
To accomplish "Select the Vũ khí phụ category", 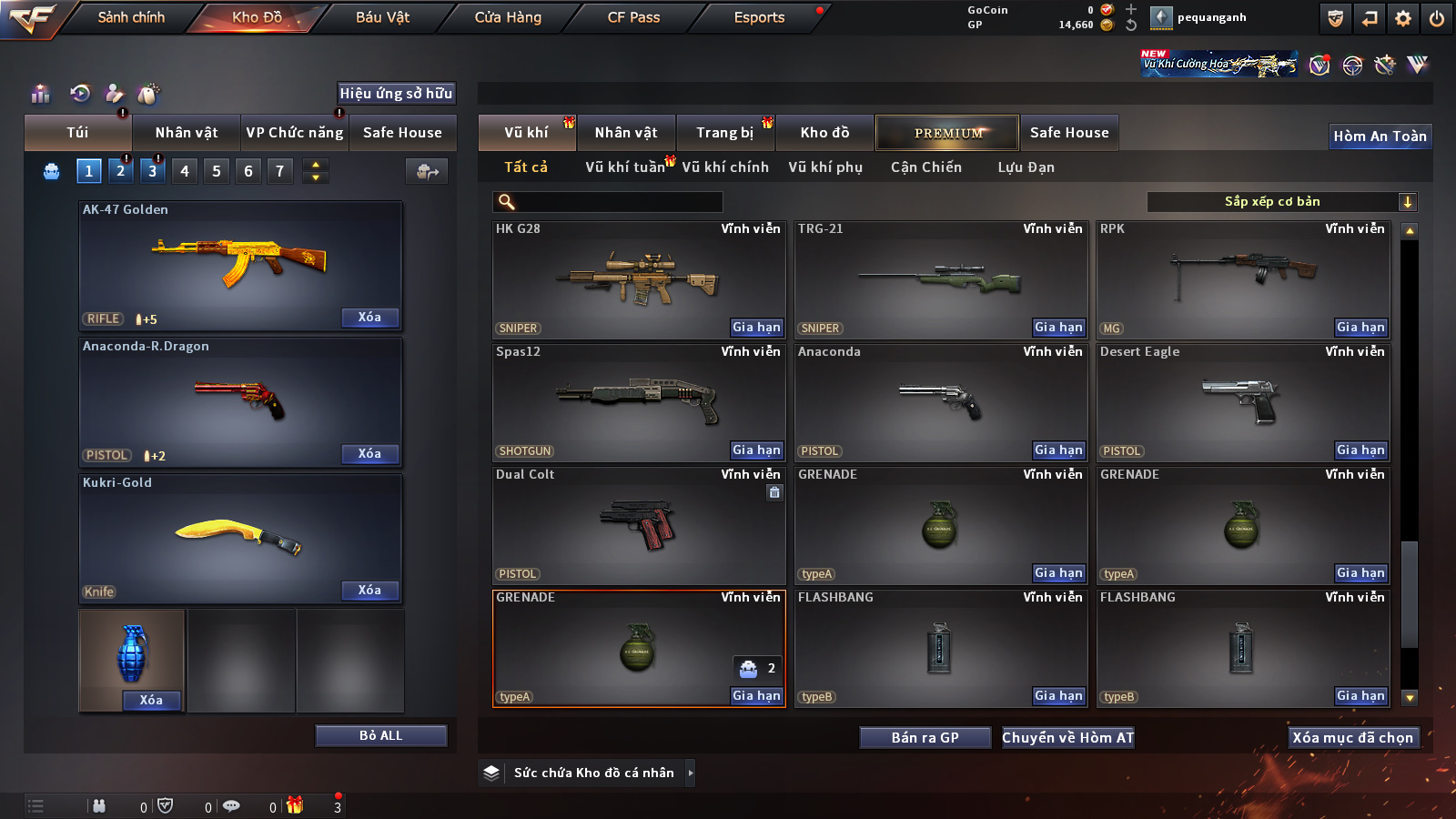I will click(x=825, y=167).
